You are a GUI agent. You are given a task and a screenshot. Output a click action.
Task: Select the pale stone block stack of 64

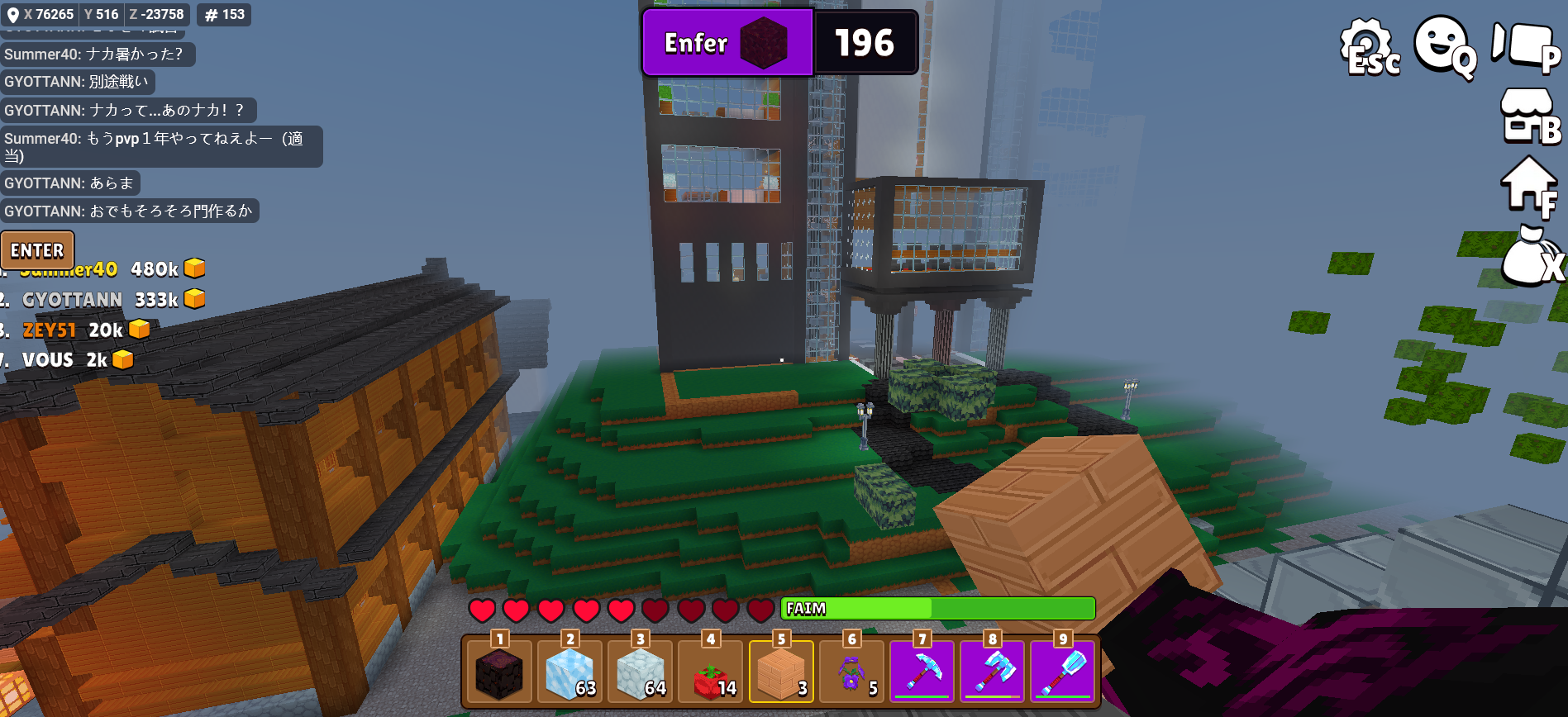pyautogui.click(x=641, y=672)
